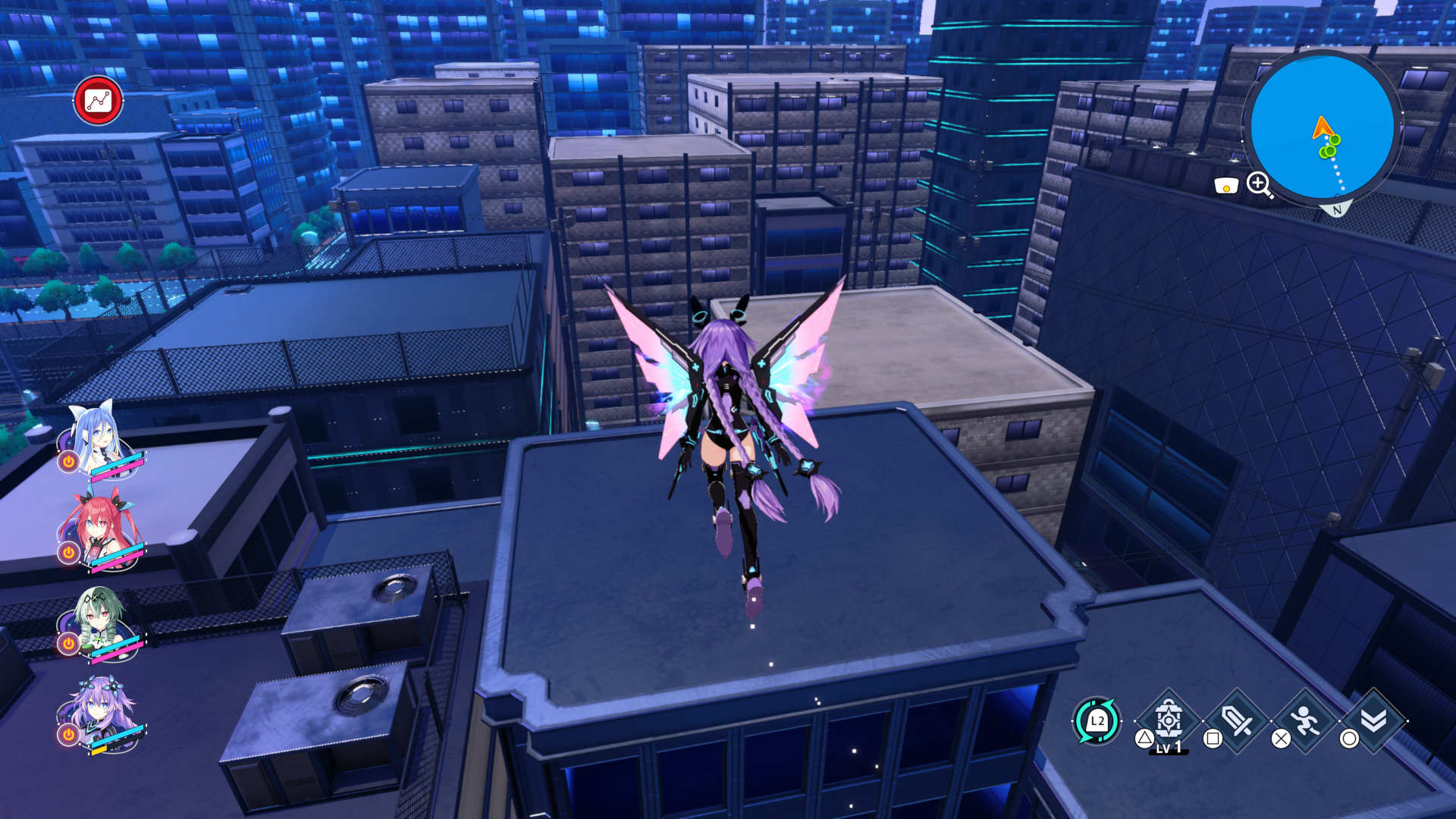1456x819 pixels.
Task: Trigger the running figure dash icon
Action: (1305, 720)
